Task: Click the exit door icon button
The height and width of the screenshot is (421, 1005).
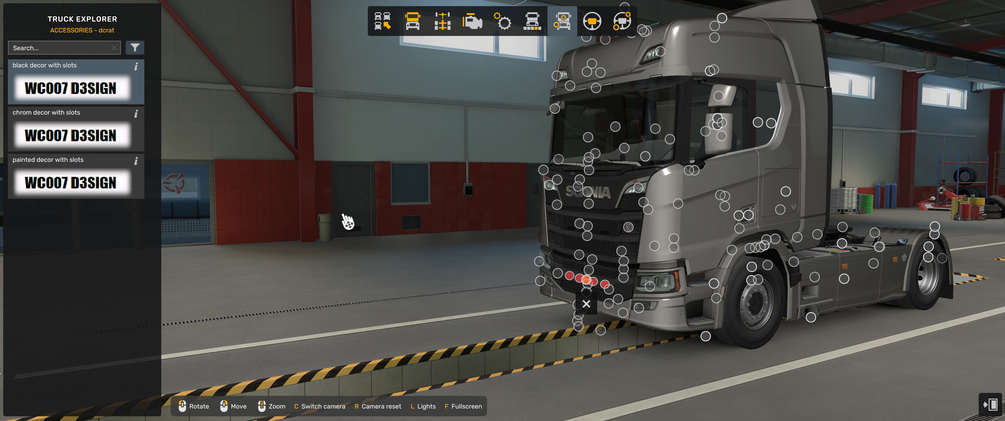Action: [x=990, y=405]
